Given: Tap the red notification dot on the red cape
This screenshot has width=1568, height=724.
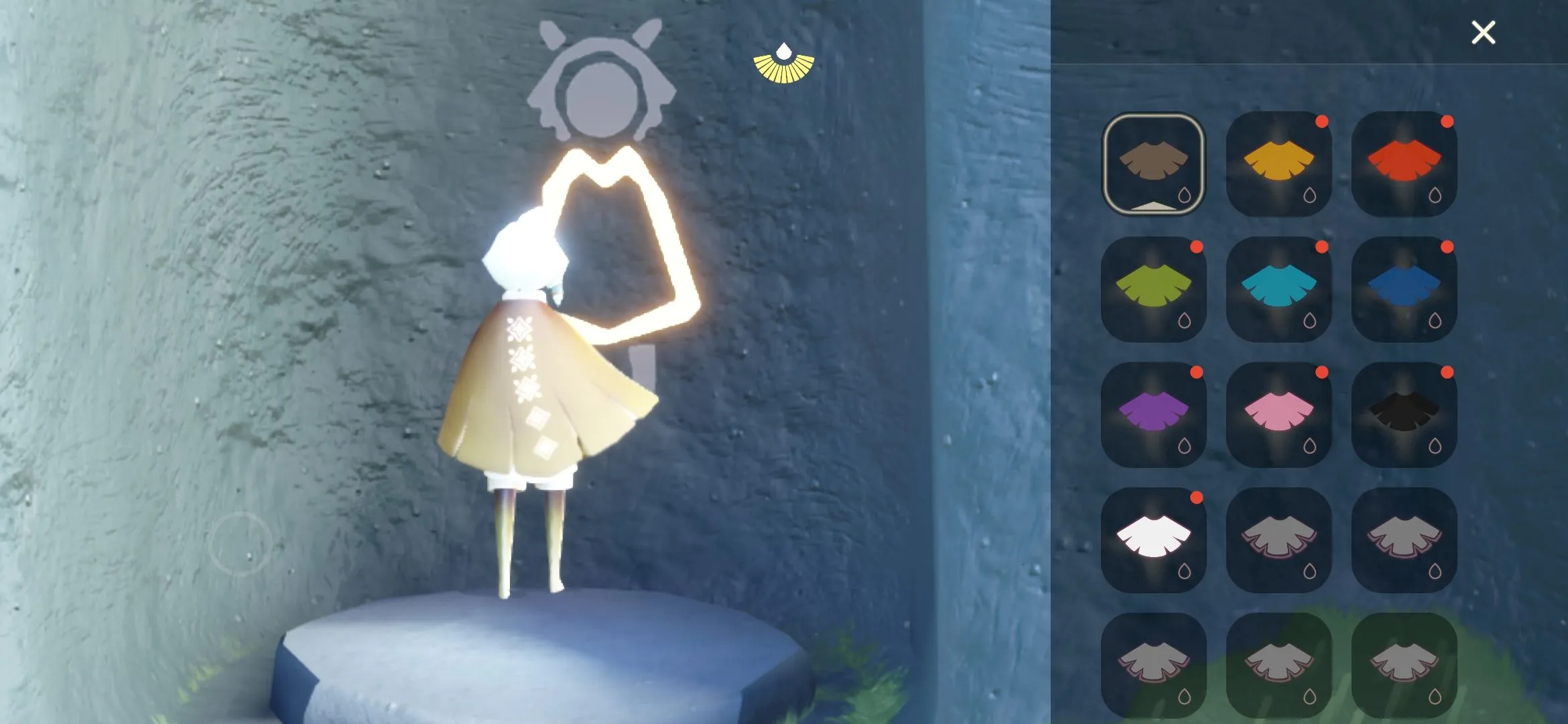Looking at the screenshot, I should [x=1448, y=122].
